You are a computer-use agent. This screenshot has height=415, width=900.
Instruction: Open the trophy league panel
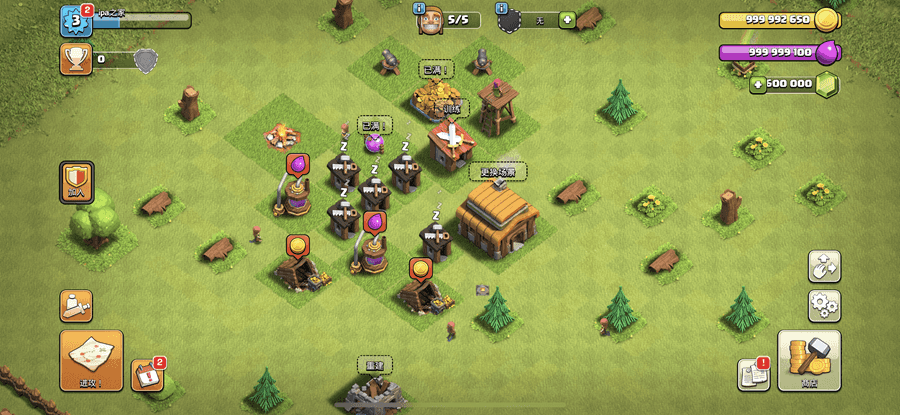coord(74,60)
